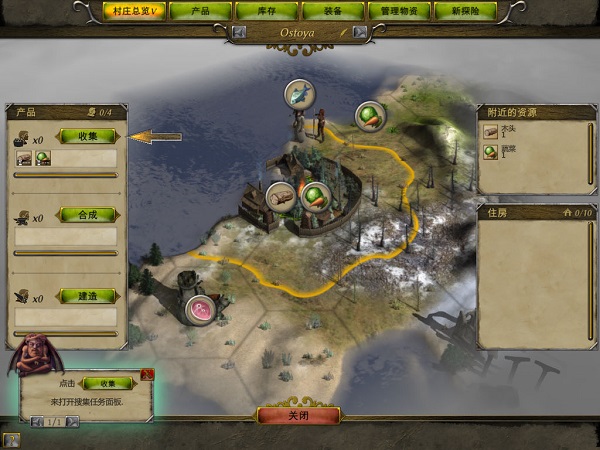
Task: Select the wood log icon in nearby resources
Action: [x=491, y=131]
